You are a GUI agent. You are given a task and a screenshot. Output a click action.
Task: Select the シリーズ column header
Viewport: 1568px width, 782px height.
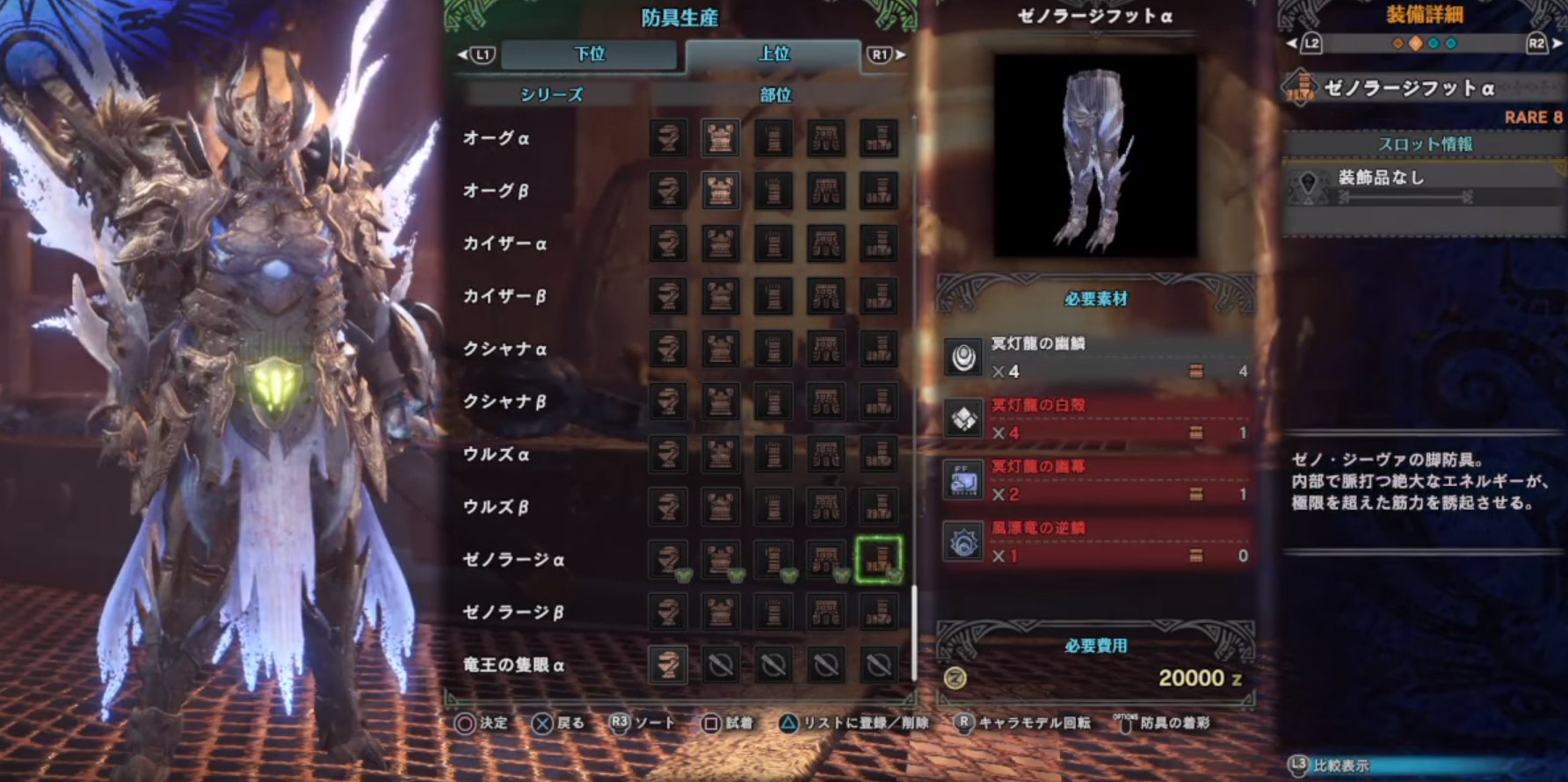click(551, 95)
